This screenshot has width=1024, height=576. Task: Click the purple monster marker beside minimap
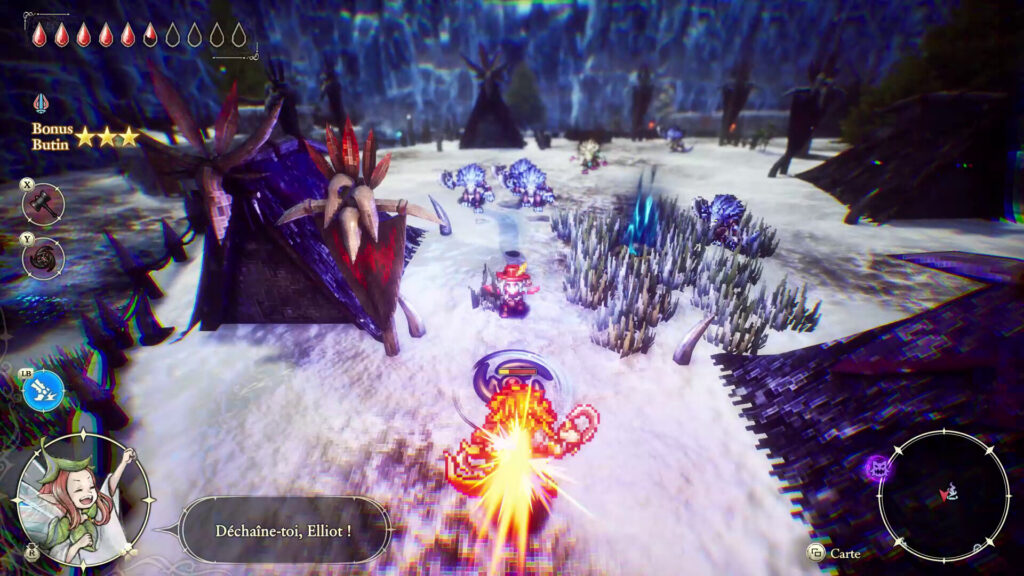tap(878, 467)
